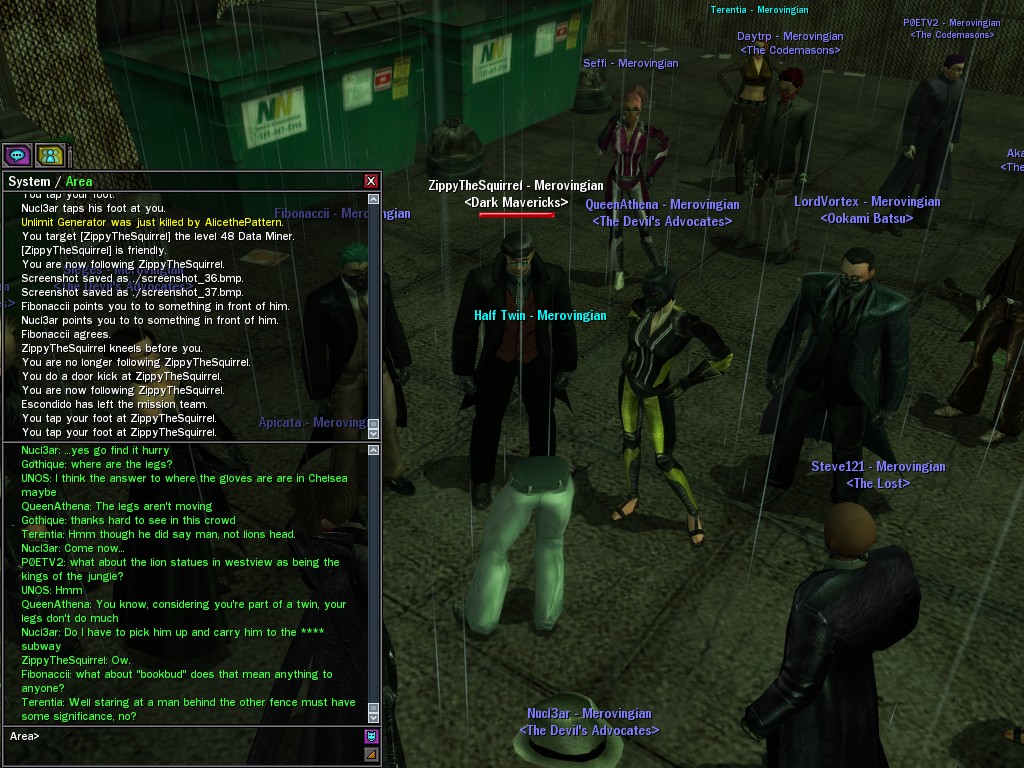This screenshot has height=768, width=1024.
Task: Close the System / Area chat window
Action: pos(371,181)
